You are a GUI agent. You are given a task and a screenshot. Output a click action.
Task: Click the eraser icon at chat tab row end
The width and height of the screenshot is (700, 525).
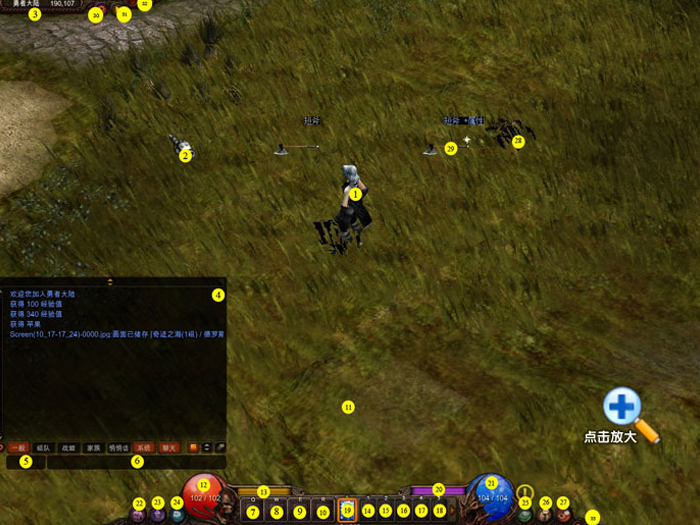pyautogui.click(x=220, y=447)
